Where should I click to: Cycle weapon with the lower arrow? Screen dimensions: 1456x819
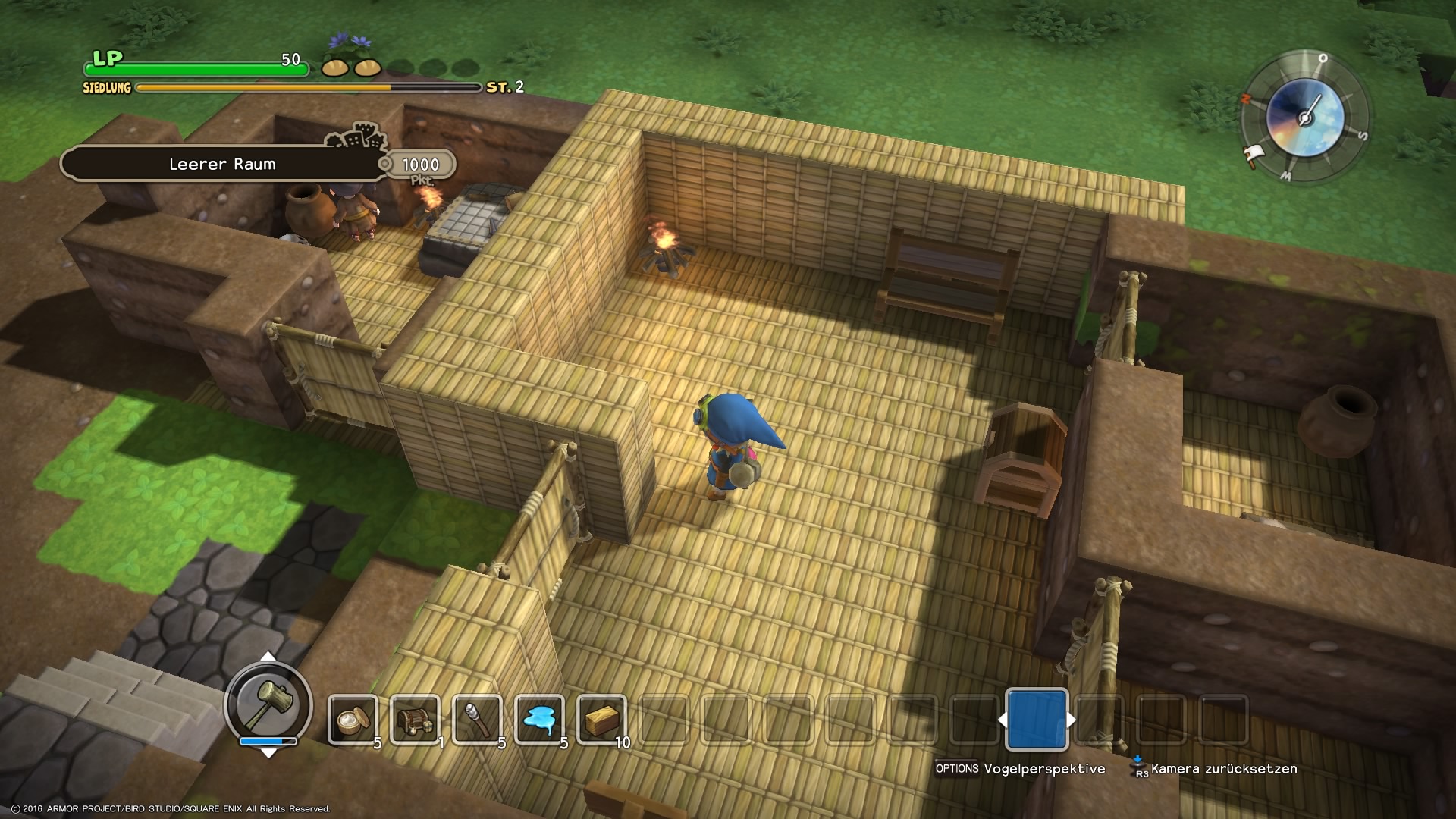[268, 753]
